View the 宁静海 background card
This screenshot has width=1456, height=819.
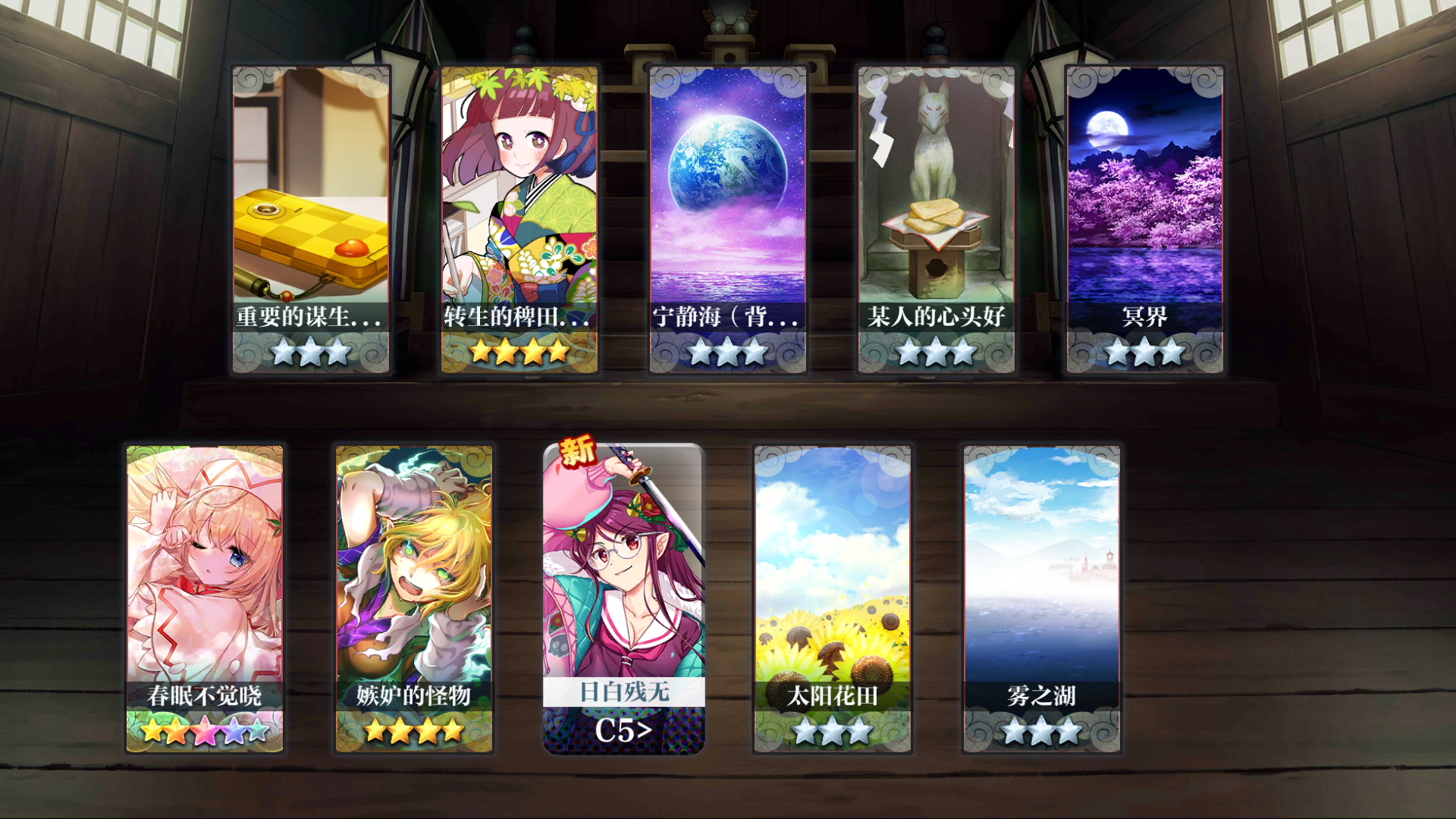pyautogui.click(x=726, y=190)
